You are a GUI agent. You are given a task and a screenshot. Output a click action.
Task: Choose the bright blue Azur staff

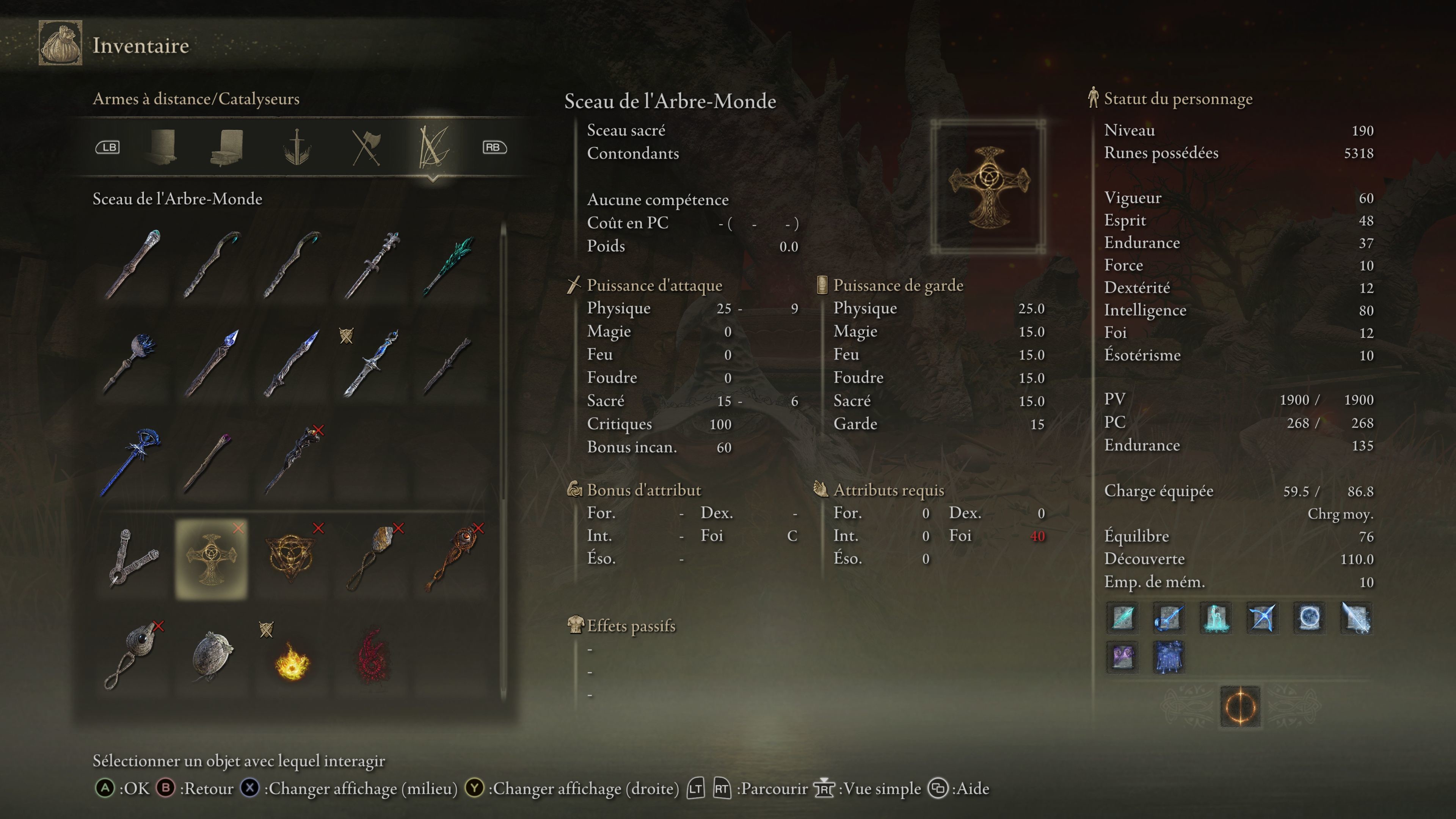pyautogui.click(x=131, y=461)
